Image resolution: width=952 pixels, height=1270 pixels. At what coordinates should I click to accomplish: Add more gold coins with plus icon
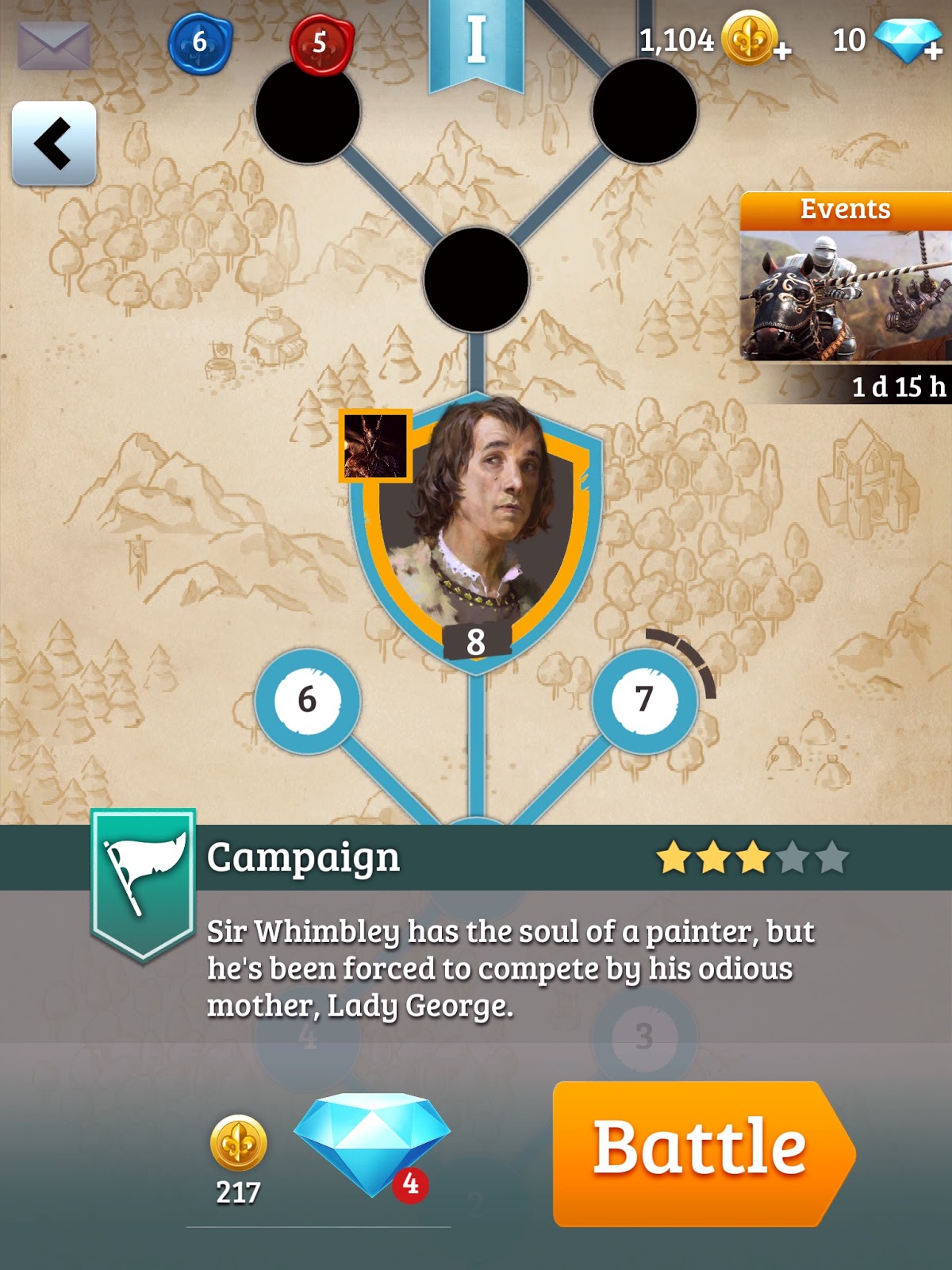click(781, 51)
